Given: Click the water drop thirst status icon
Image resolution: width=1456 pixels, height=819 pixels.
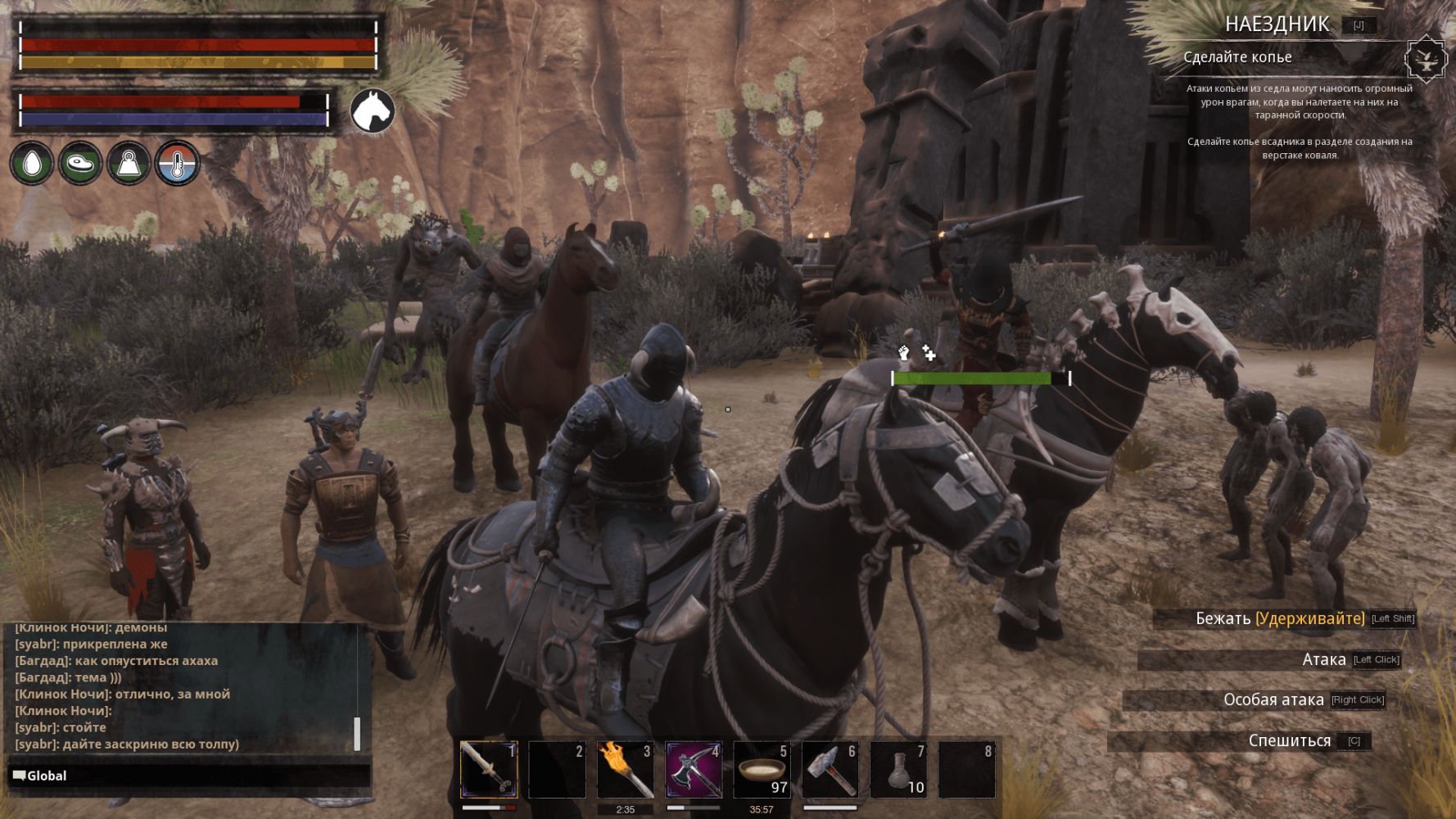Looking at the screenshot, I should click(x=32, y=164).
